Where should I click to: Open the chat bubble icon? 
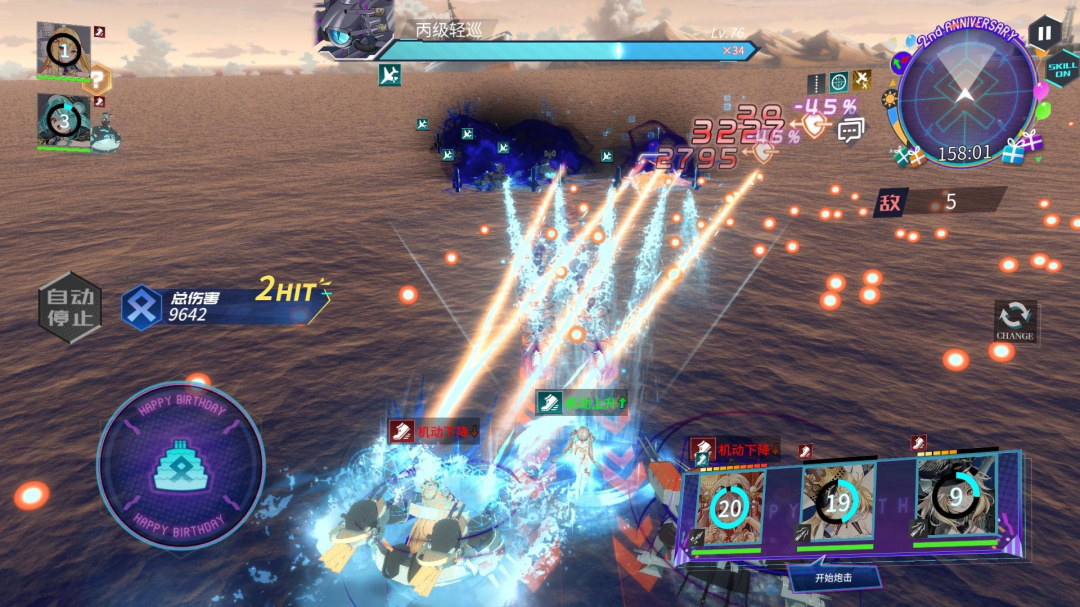pyautogui.click(x=851, y=129)
